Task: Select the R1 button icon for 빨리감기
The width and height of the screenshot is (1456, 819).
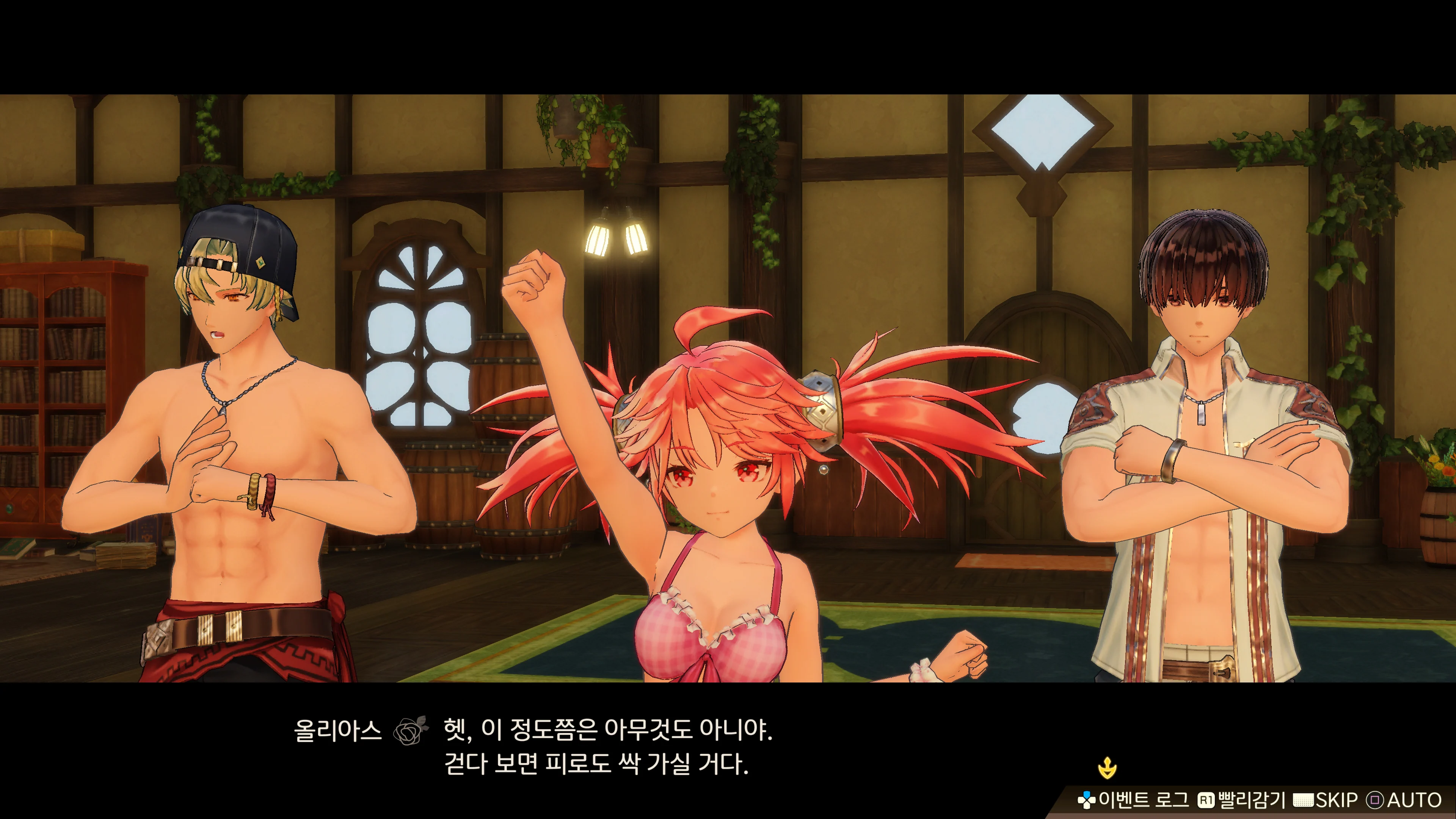Action: [1207, 799]
